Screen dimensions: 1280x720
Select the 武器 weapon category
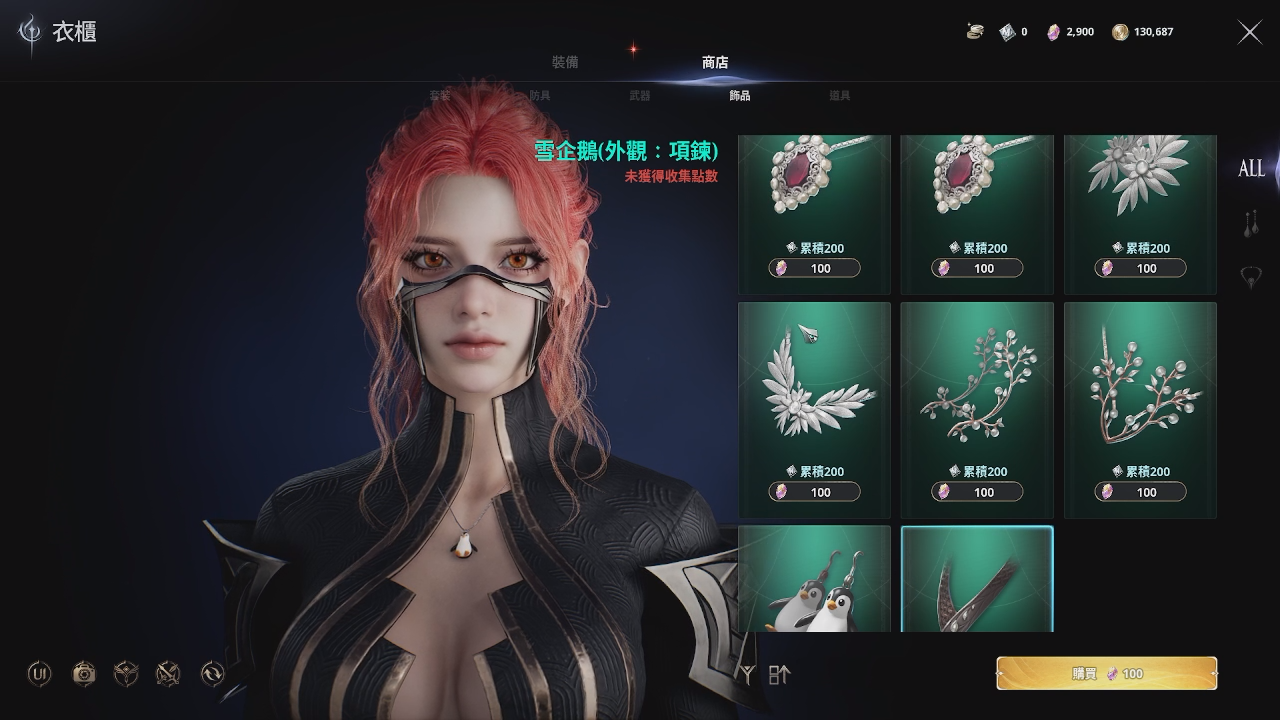[640, 96]
